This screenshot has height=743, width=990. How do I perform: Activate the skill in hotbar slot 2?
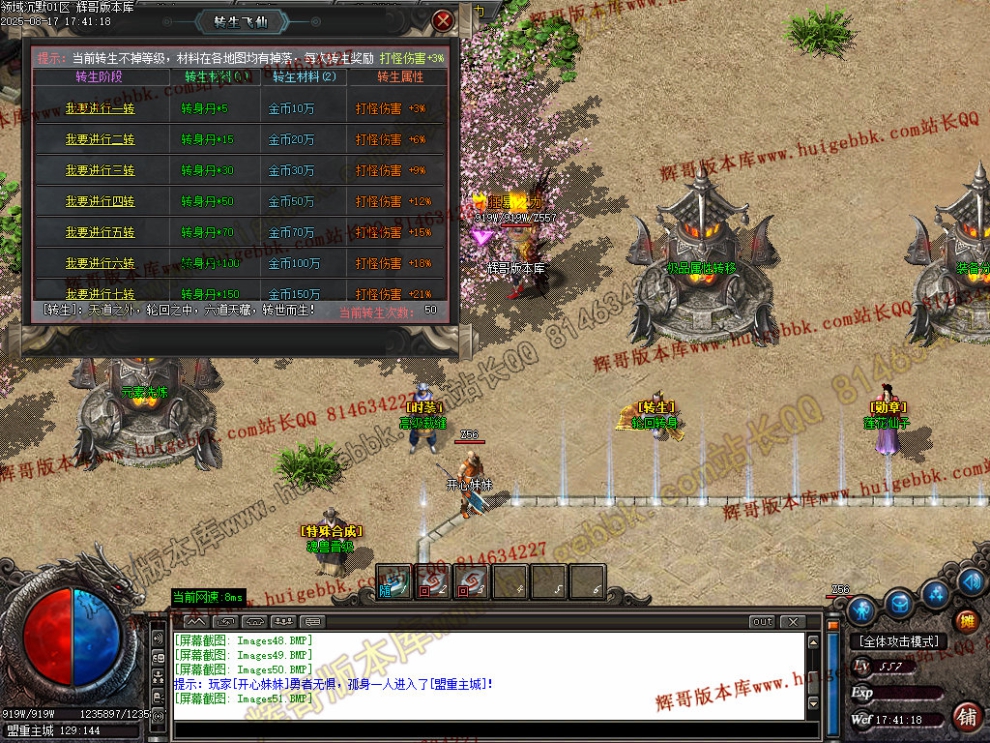click(x=432, y=581)
